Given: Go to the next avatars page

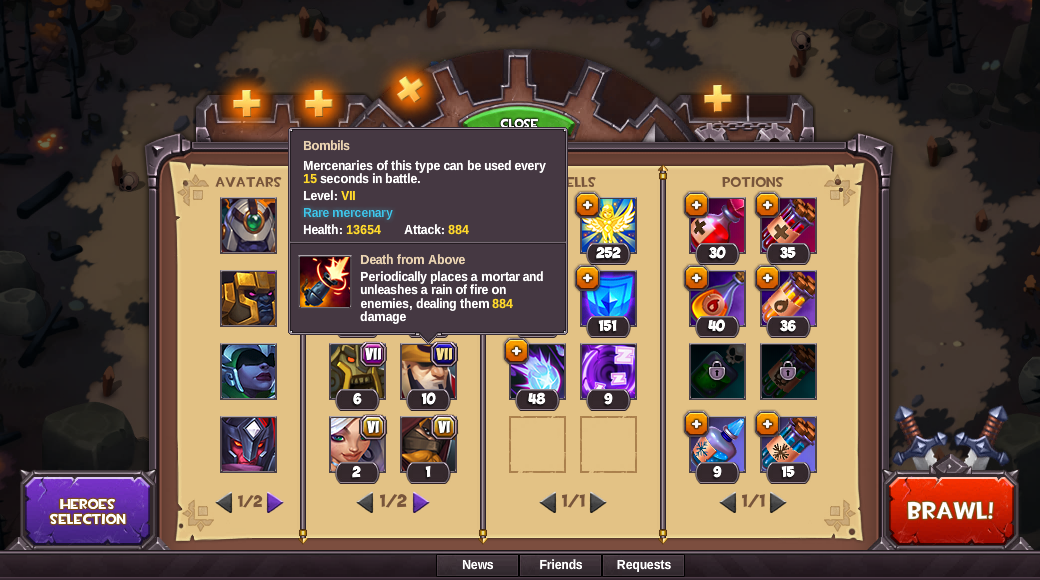Looking at the screenshot, I should [x=275, y=503].
